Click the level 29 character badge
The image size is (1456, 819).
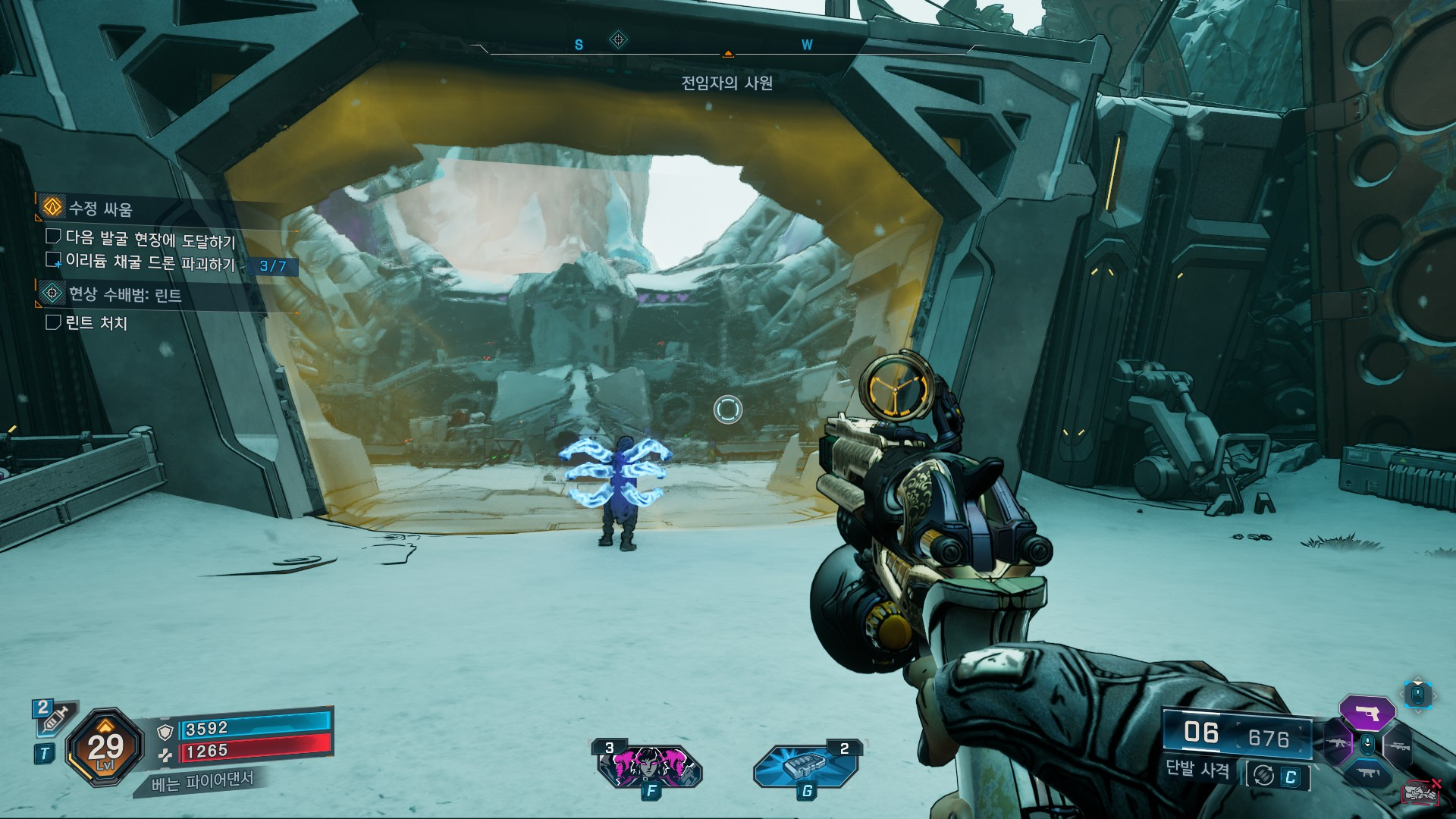[x=105, y=748]
